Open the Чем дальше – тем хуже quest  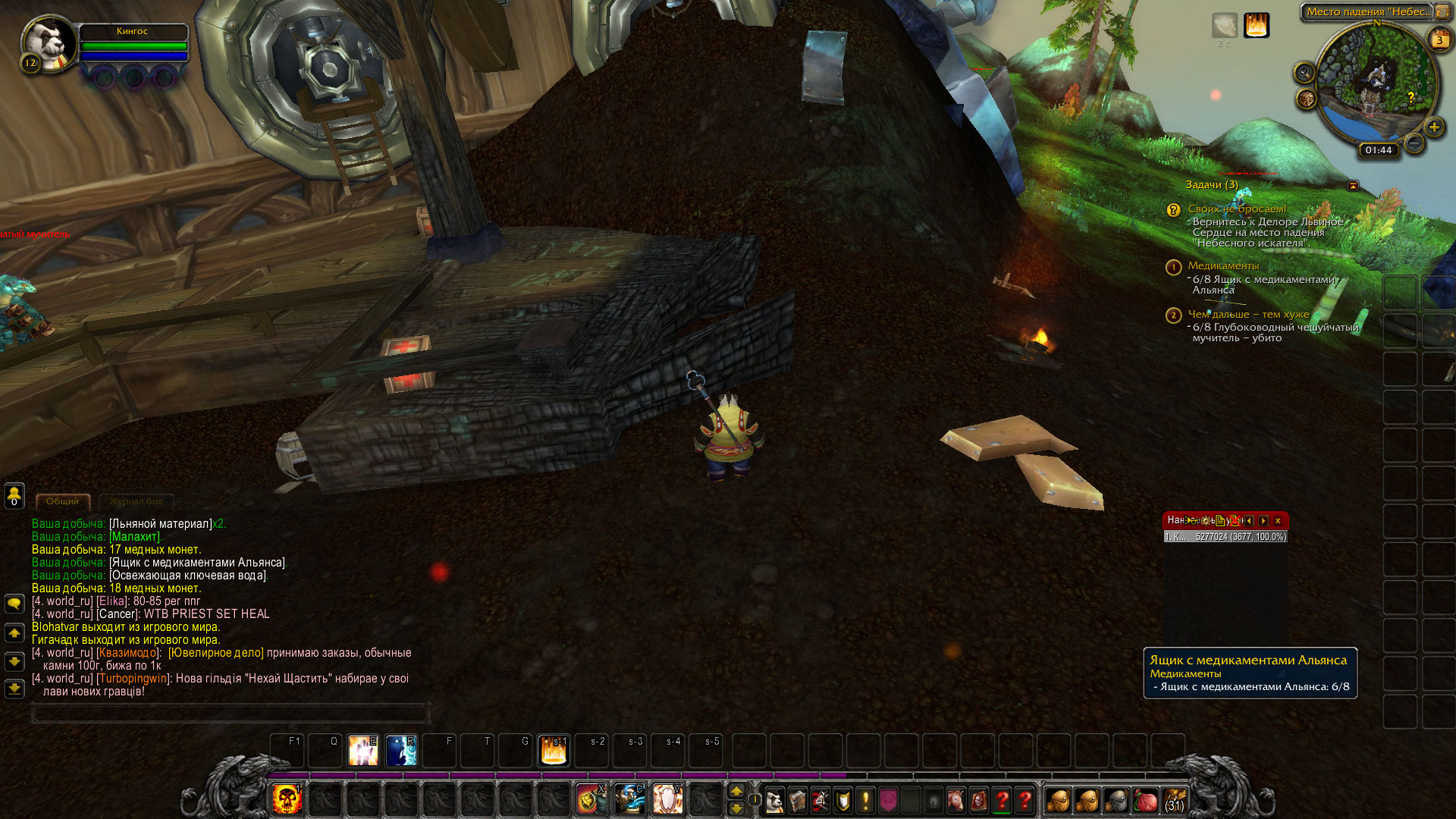pos(1247,314)
